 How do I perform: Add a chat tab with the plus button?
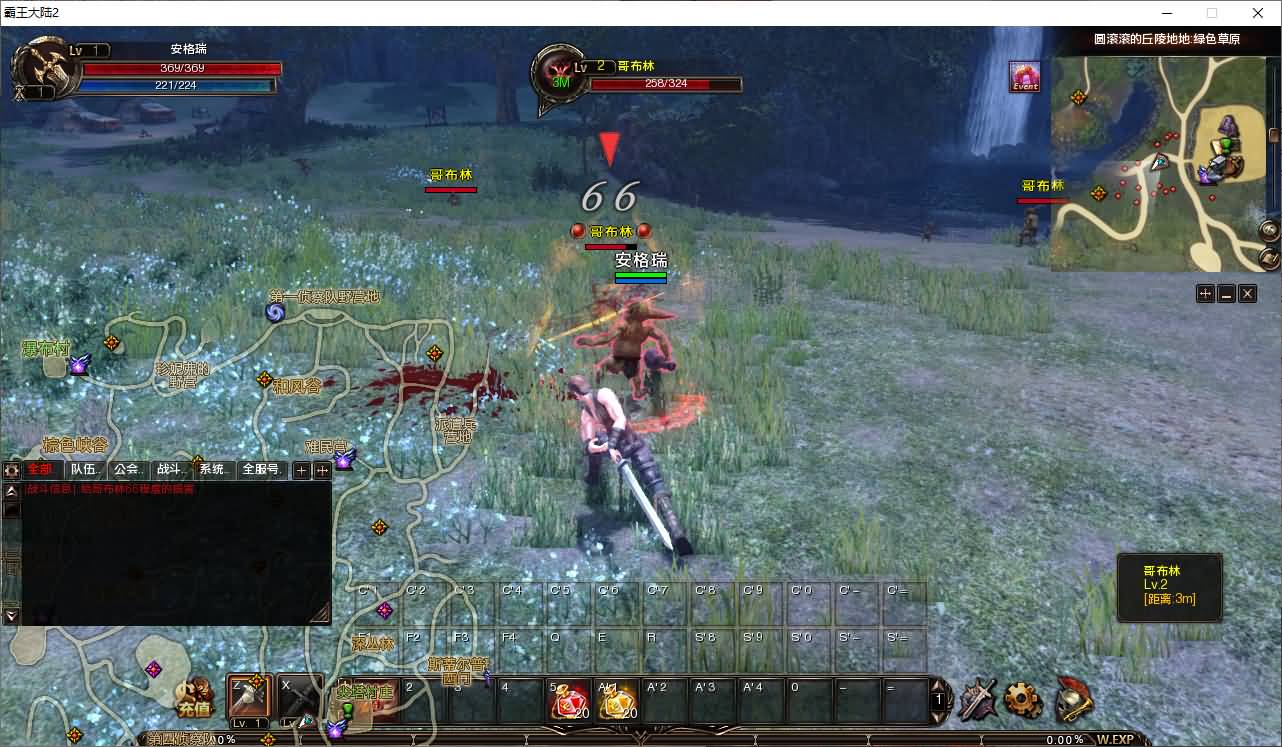(300, 469)
